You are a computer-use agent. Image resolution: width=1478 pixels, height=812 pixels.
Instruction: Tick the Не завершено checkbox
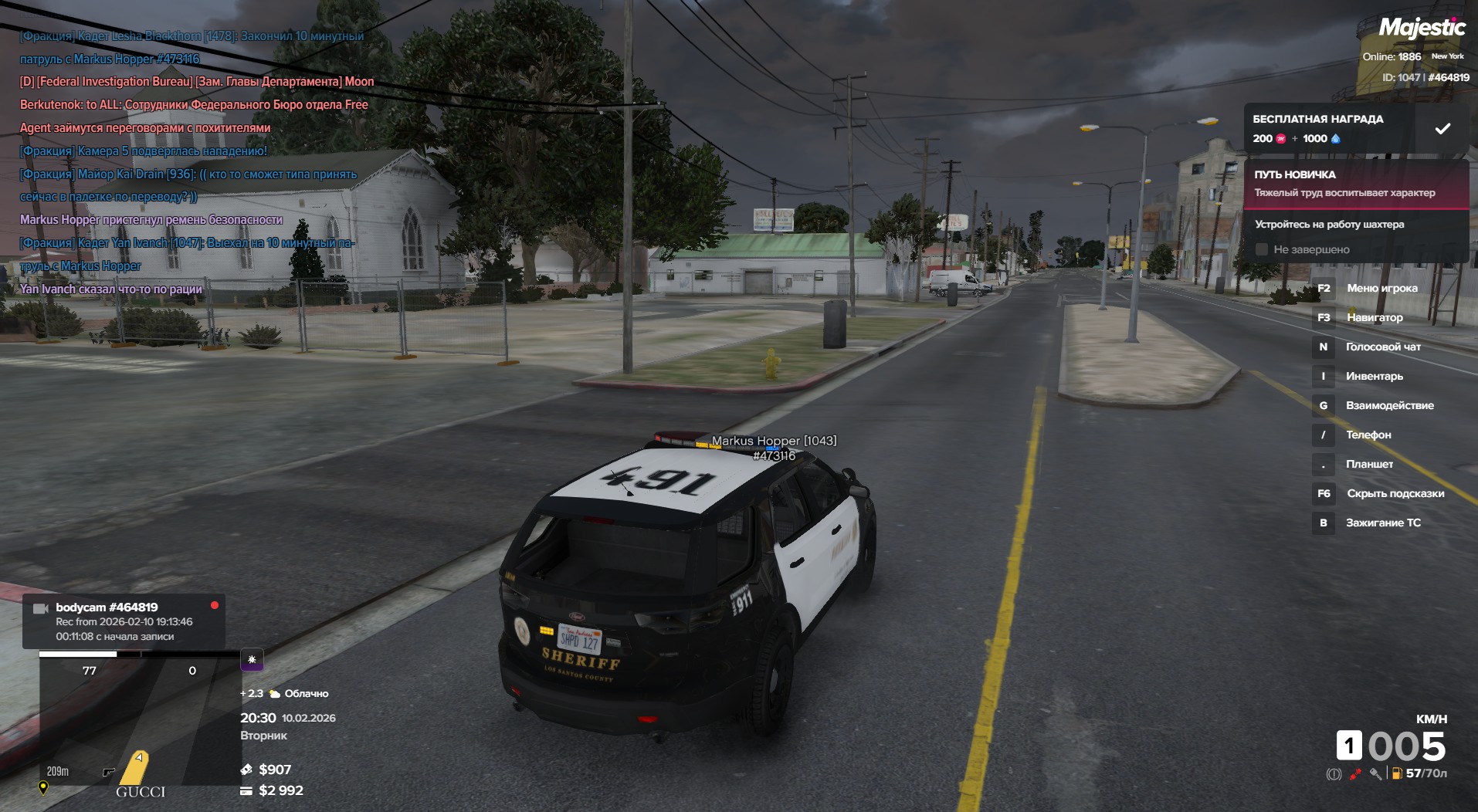click(1262, 249)
